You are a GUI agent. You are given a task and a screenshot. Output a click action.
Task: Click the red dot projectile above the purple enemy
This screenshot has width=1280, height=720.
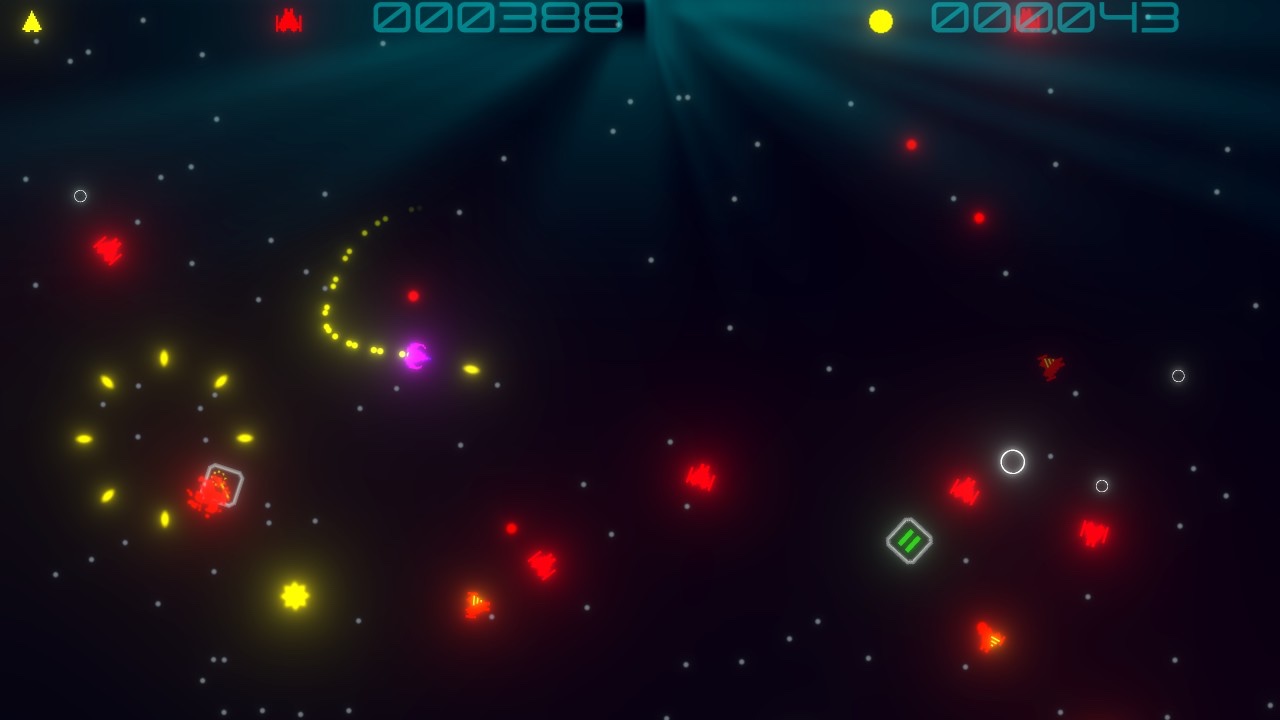[x=411, y=295]
